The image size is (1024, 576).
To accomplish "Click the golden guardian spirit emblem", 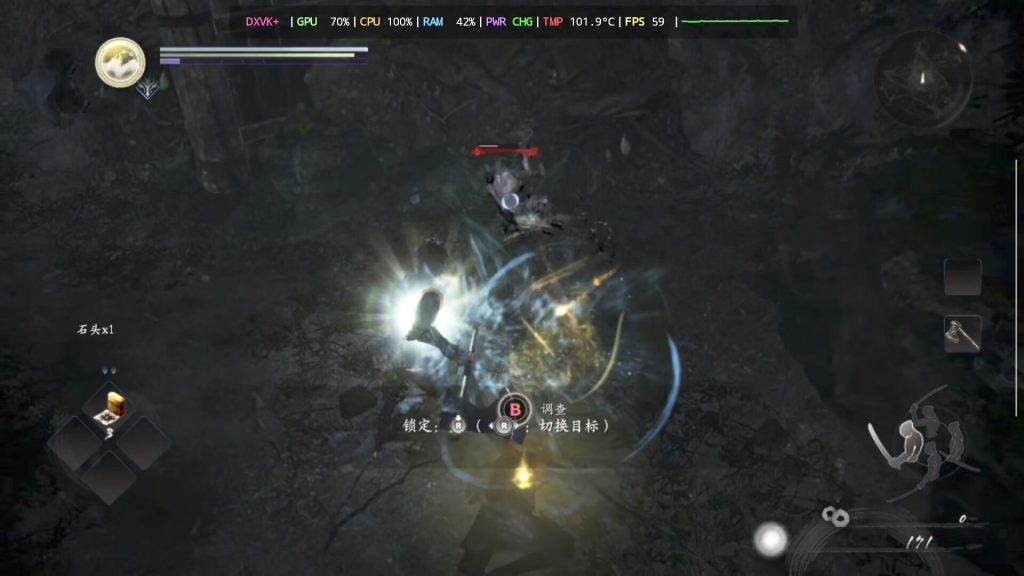I will [120, 62].
